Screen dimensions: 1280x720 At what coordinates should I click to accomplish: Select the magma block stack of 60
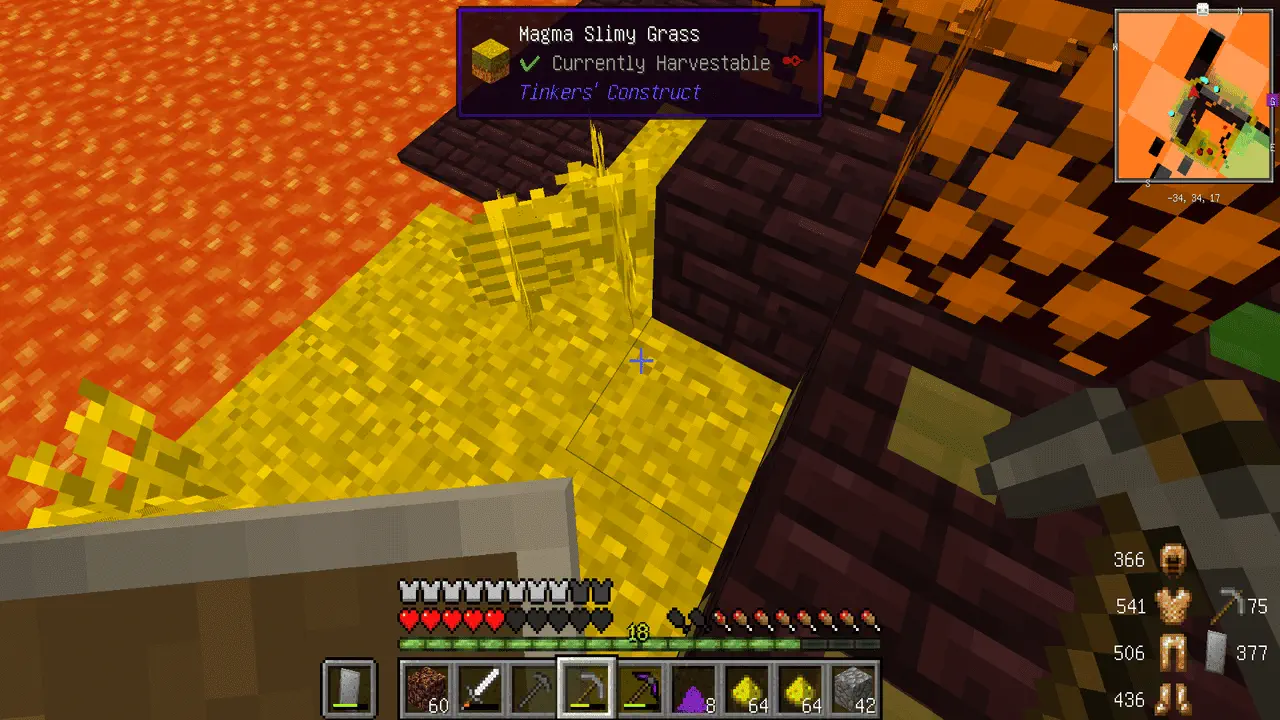coord(425,688)
